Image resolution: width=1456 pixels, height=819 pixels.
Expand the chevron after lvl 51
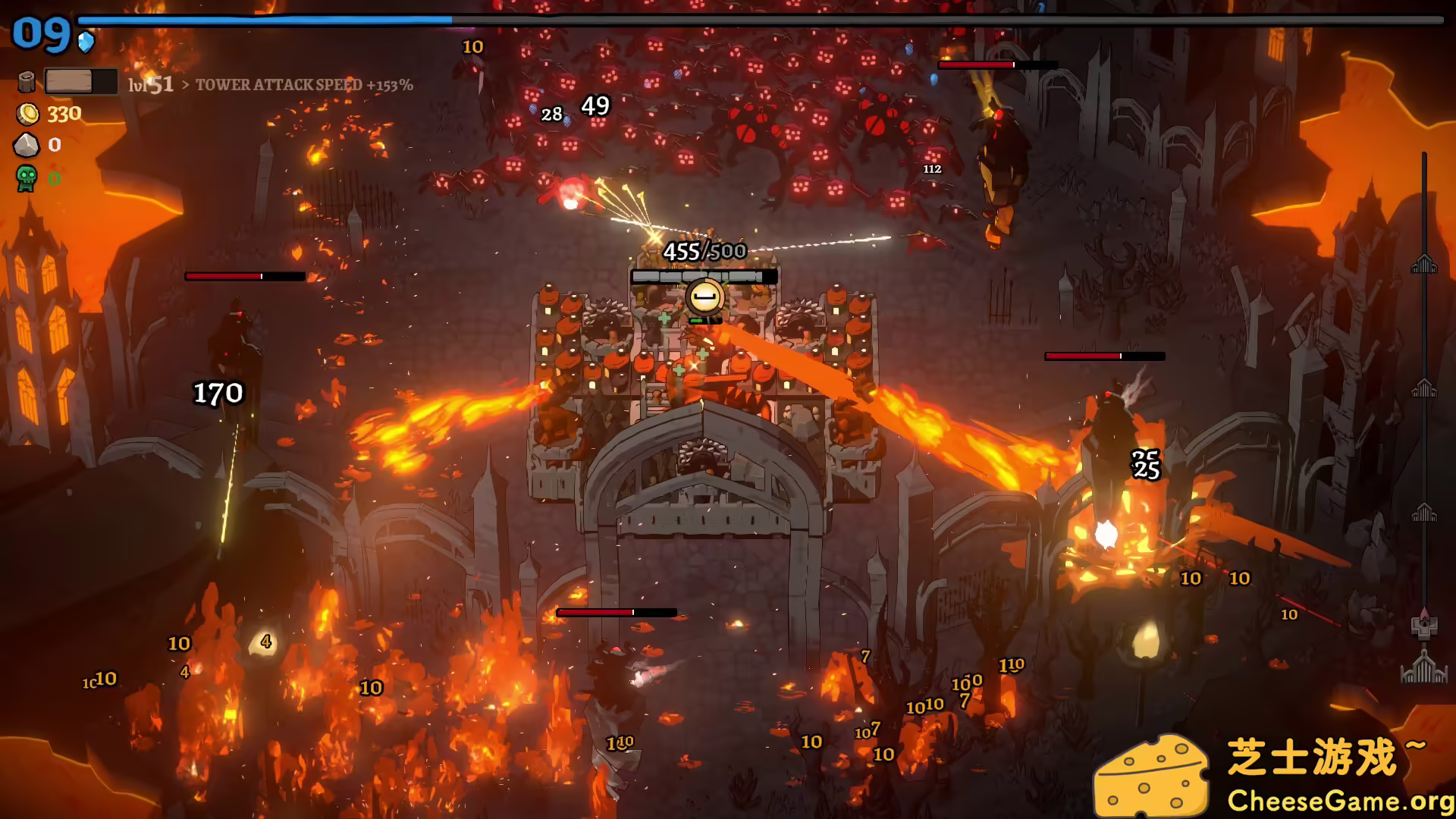184,86
